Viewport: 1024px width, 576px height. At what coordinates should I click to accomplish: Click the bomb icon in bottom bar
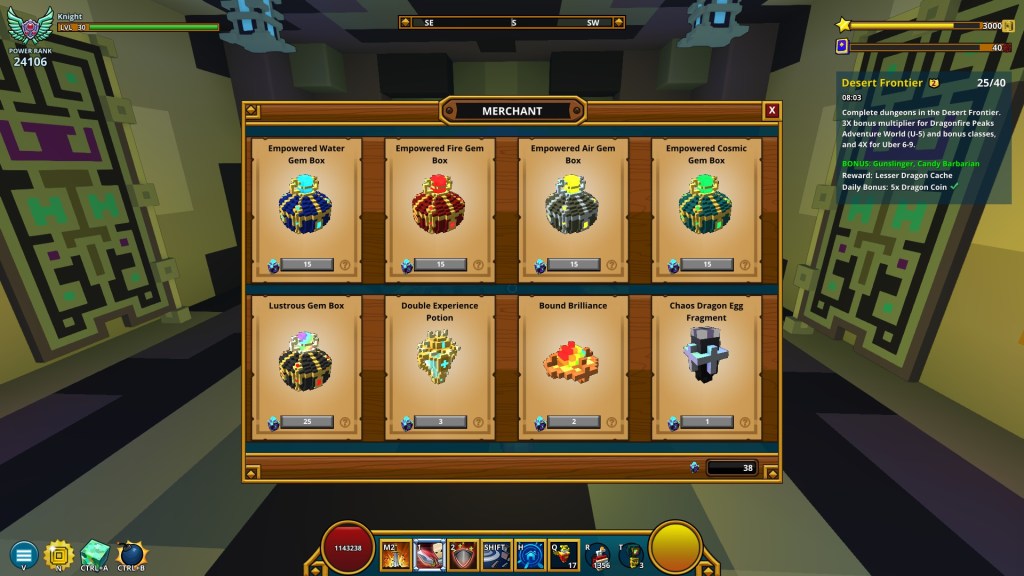point(131,553)
